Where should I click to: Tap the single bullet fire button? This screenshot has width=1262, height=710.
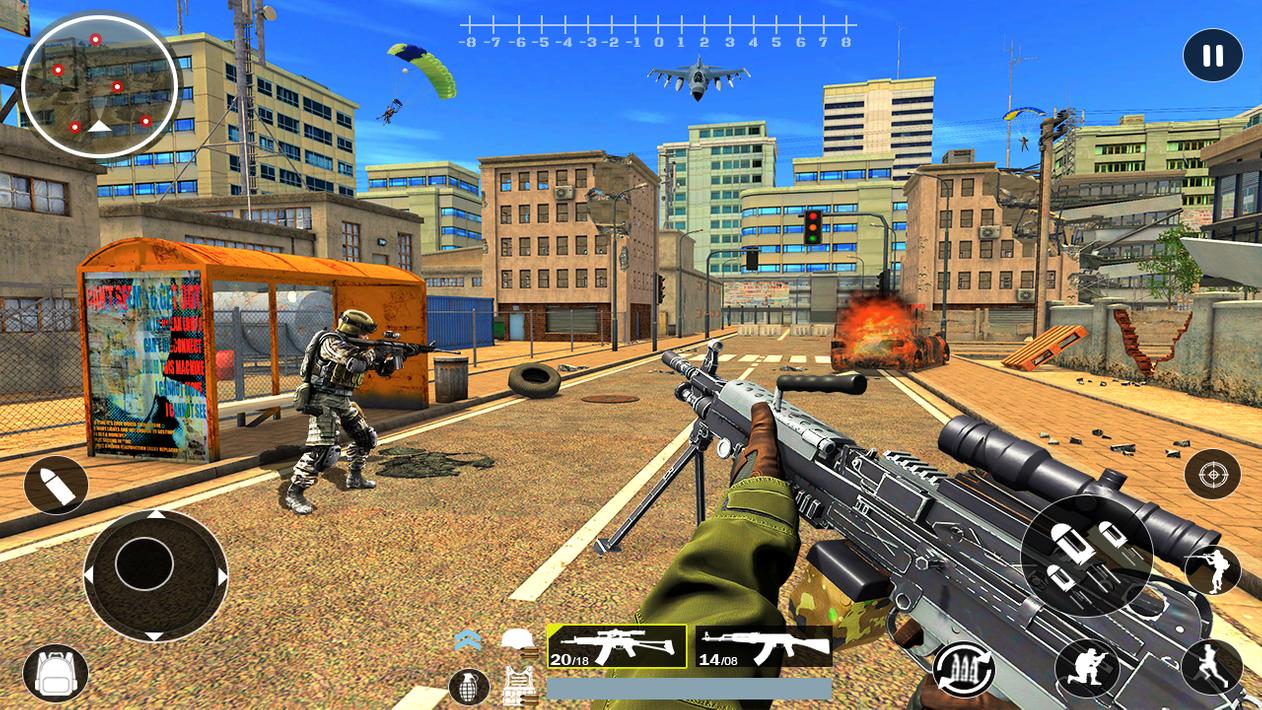pos(56,486)
